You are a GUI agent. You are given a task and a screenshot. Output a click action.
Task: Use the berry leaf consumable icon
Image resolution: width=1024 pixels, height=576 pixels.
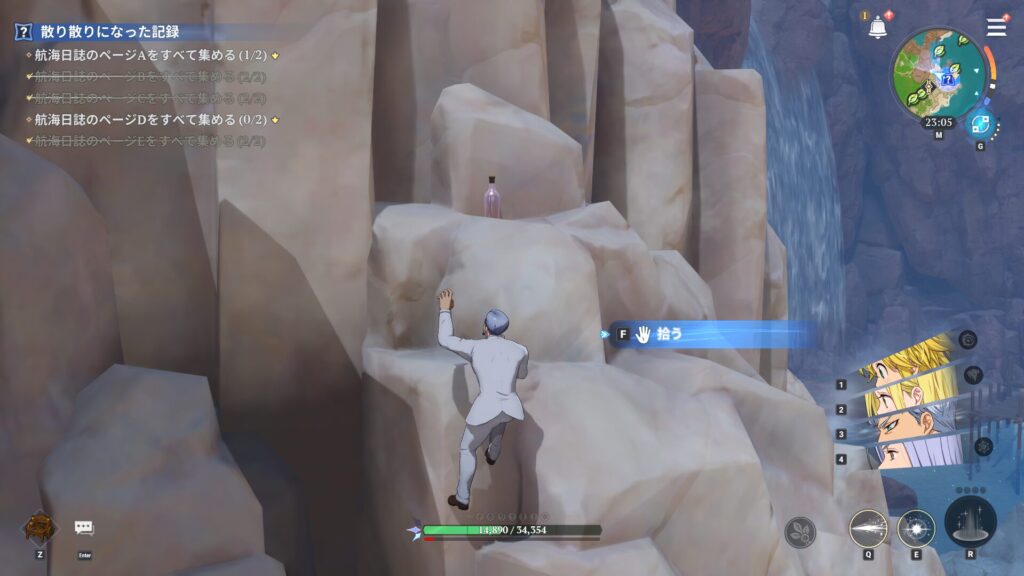click(x=800, y=532)
